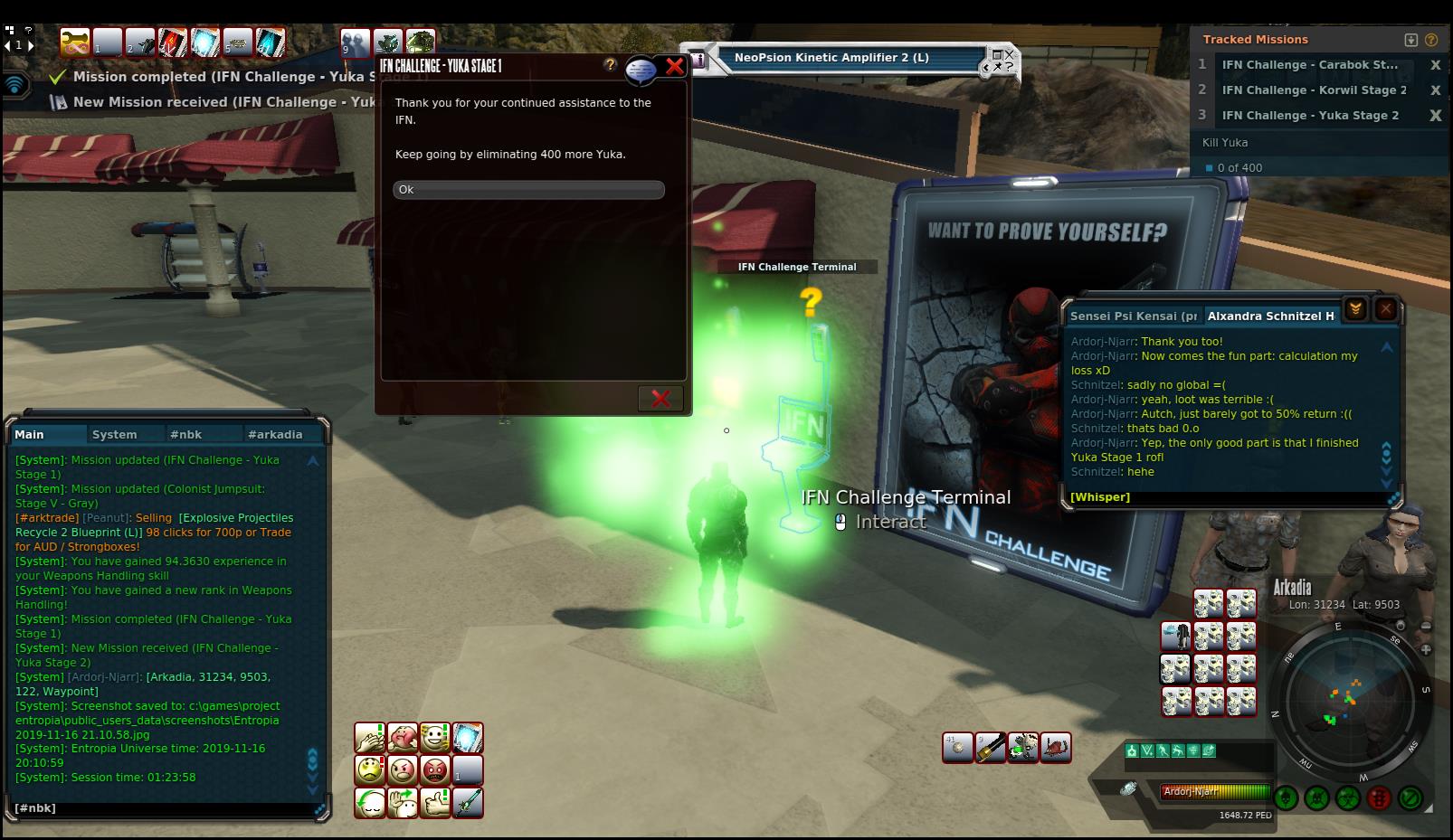
Task: Zoom in the radar with plus button
Action: 1426,649
